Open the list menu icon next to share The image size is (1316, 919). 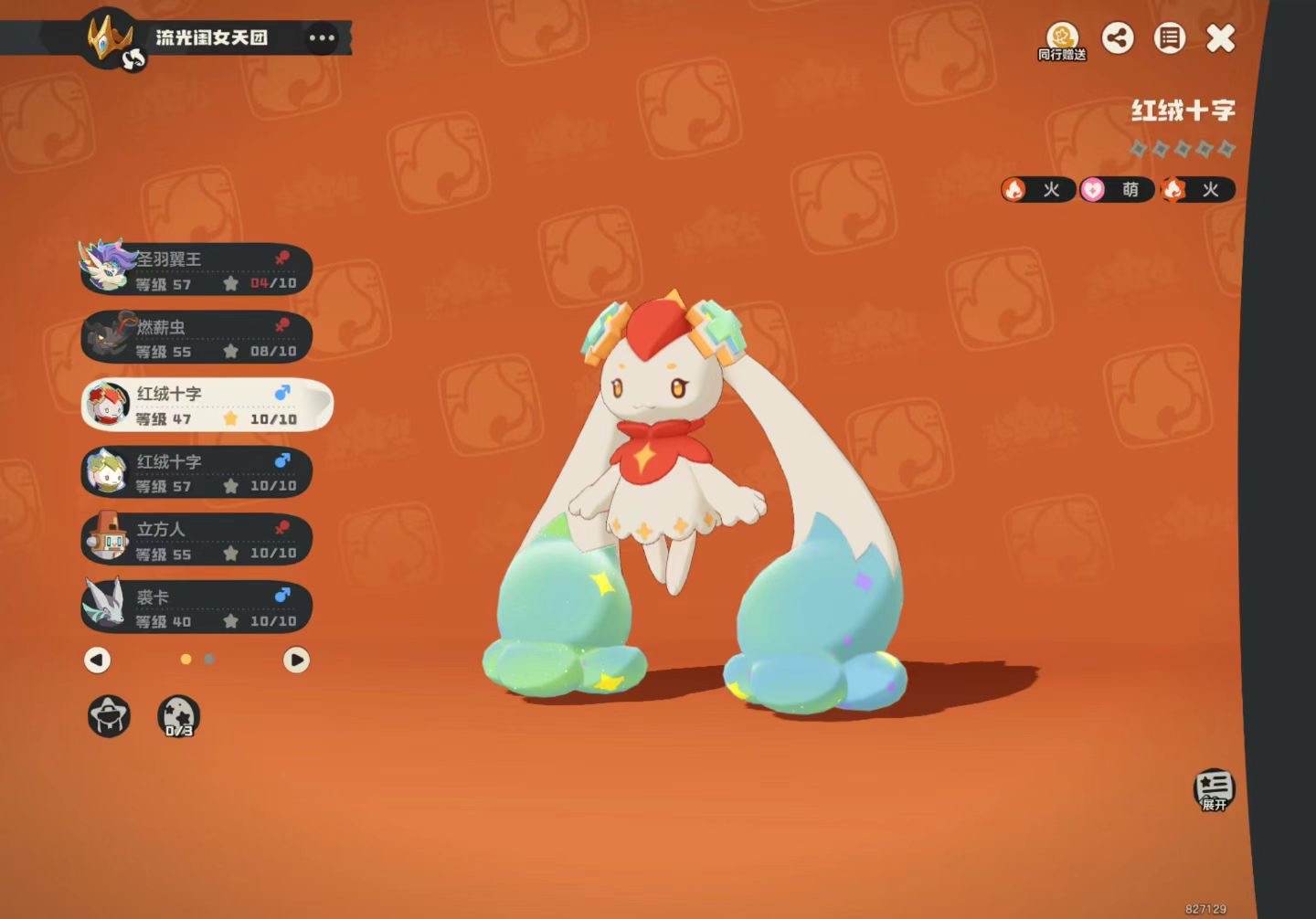click(x=1169, y=38)
